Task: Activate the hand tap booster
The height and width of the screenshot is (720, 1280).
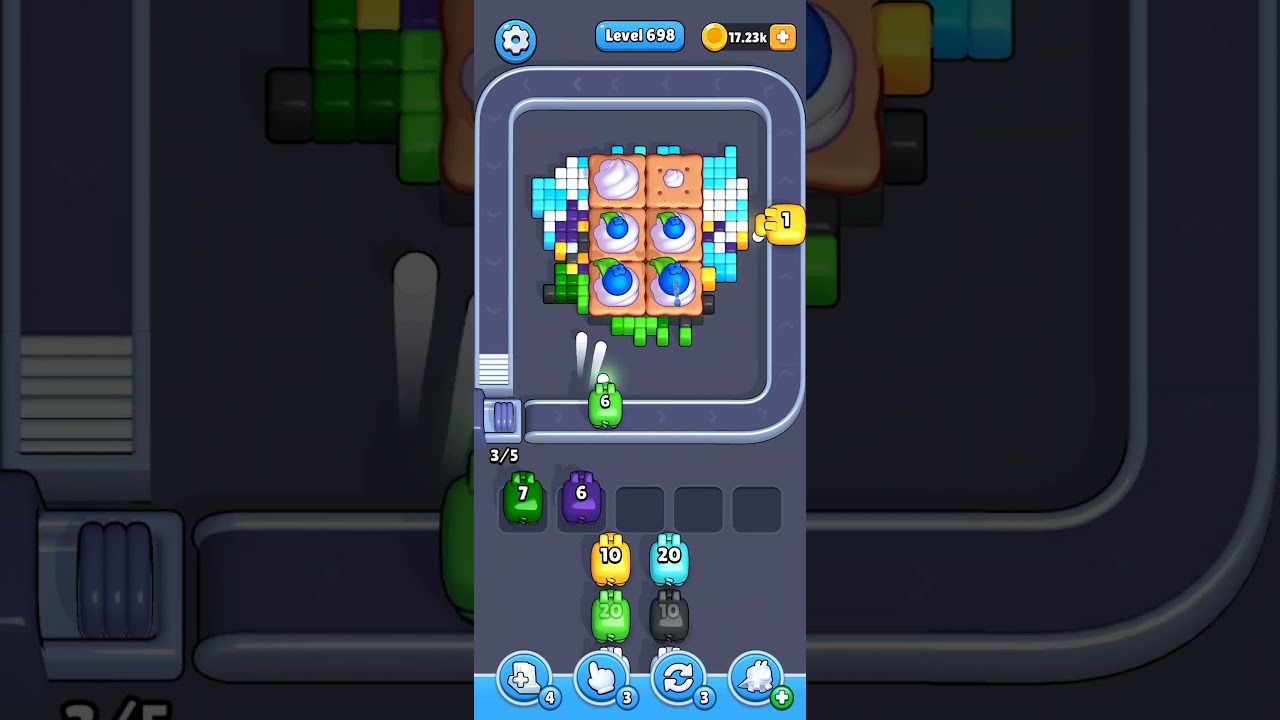Action: point(600,678)
